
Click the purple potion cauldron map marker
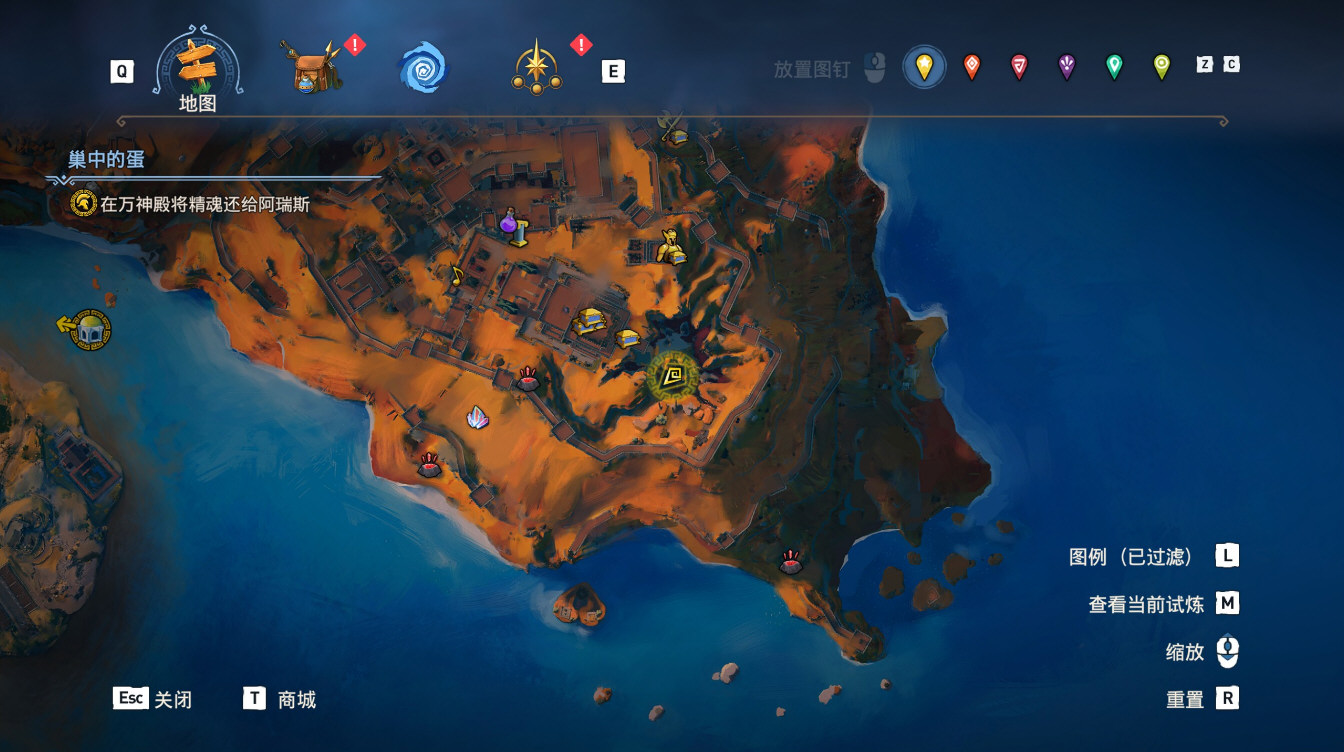[513, 226]
